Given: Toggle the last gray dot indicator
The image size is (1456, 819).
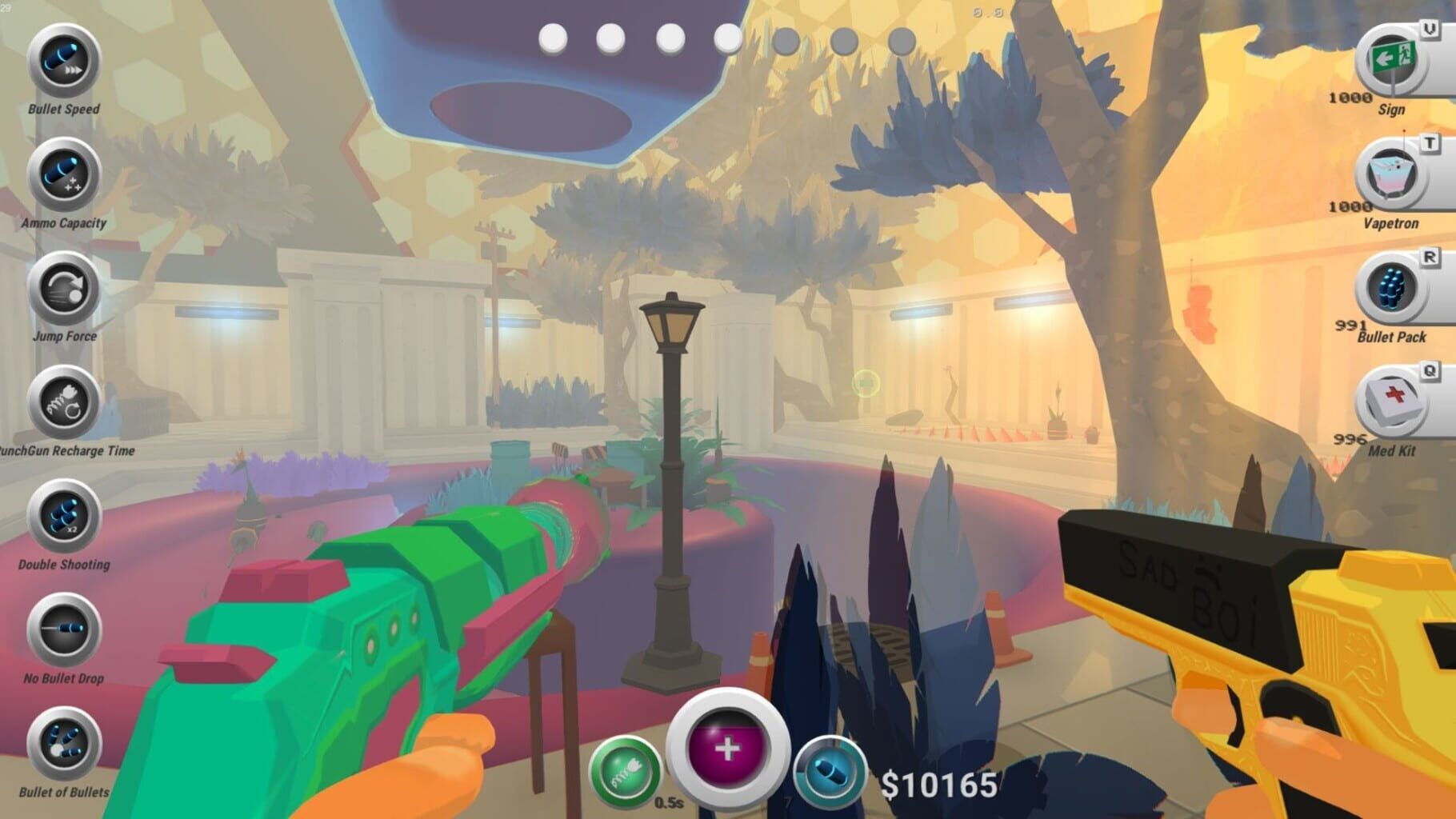Looking at the screenshot, I should (902, 38).
